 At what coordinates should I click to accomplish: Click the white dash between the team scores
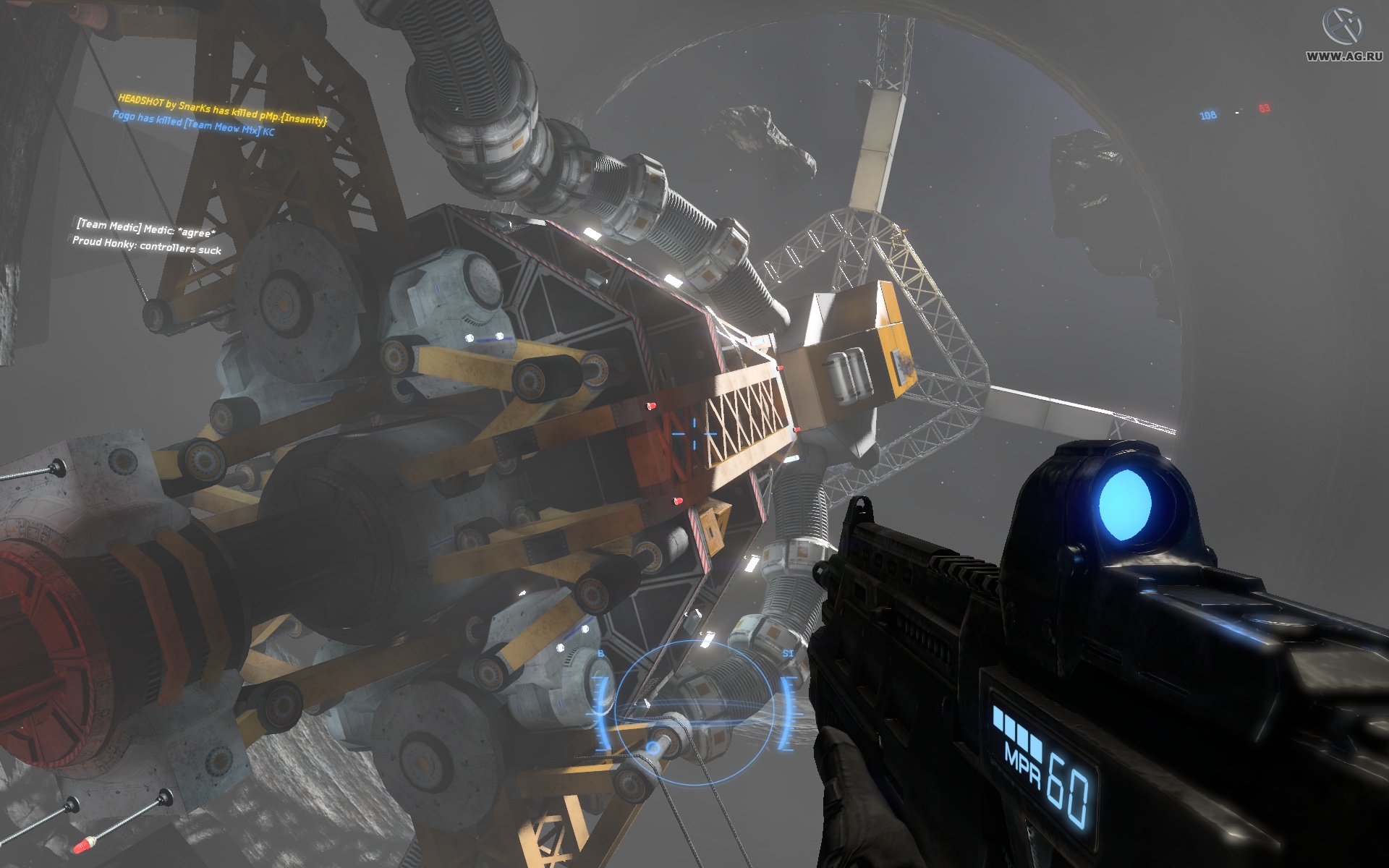coord(1238,111)
